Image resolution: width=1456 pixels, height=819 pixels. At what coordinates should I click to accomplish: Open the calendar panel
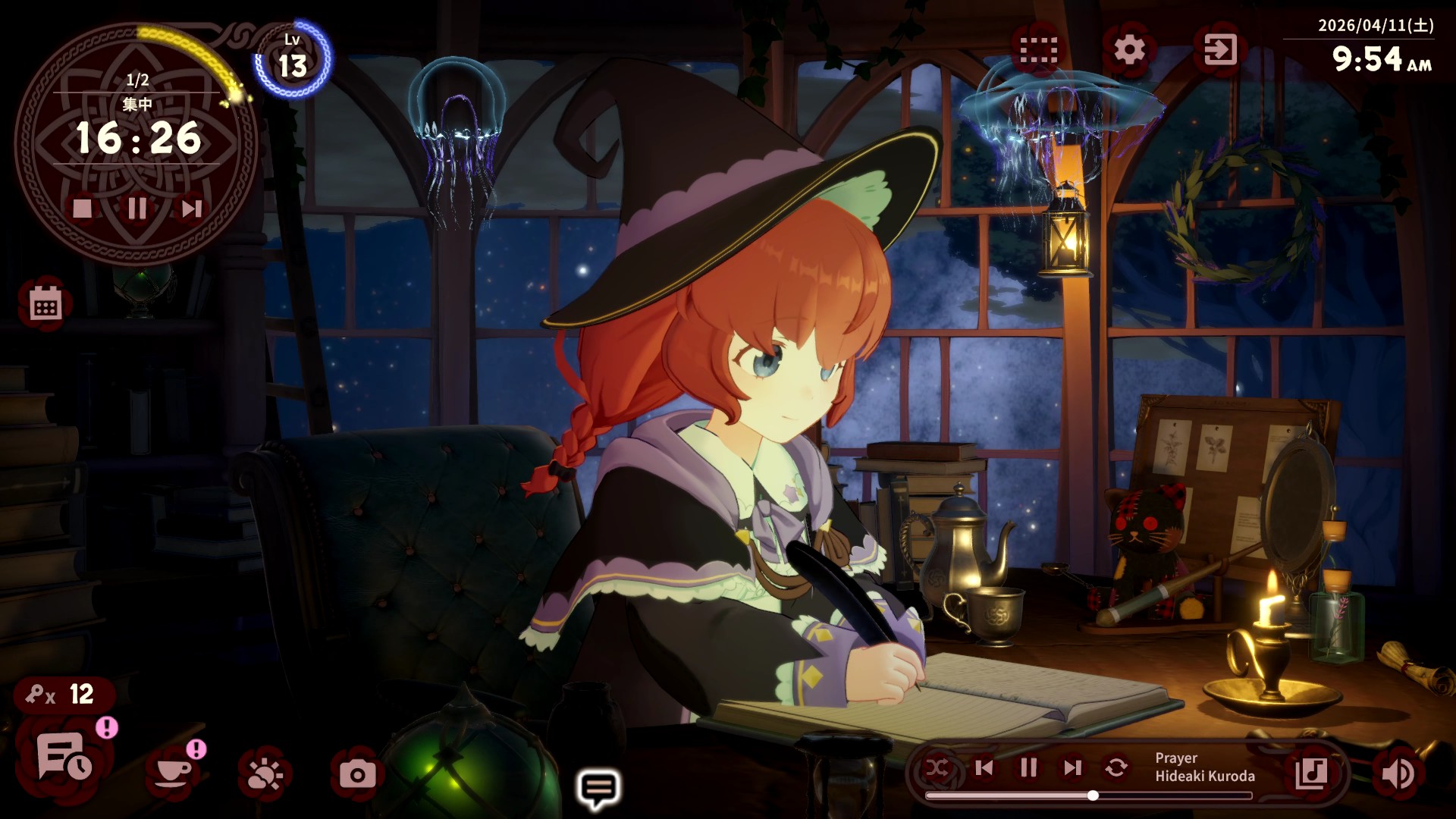45,304
